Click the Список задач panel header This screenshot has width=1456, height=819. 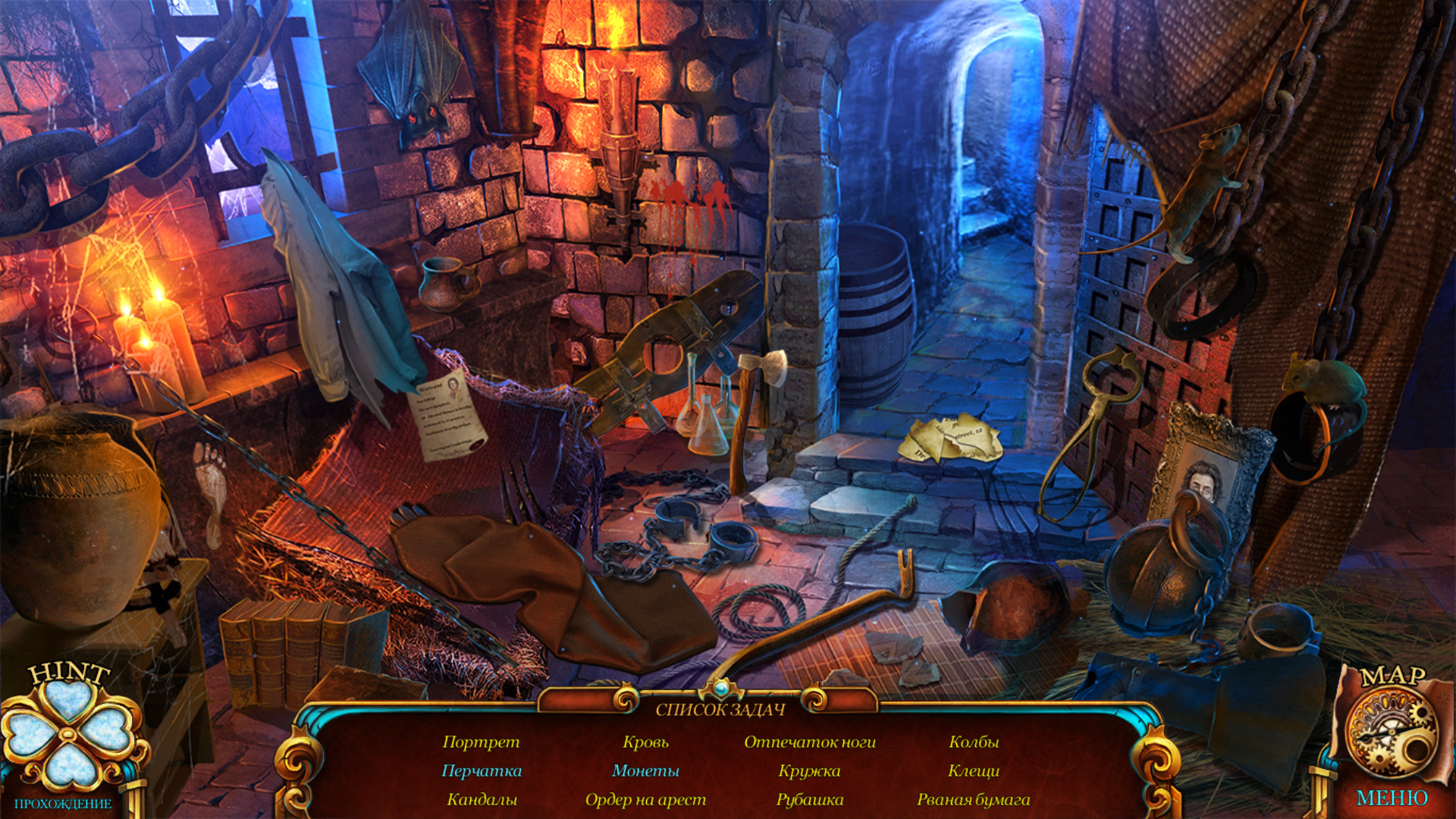click(x=720, y=710)
